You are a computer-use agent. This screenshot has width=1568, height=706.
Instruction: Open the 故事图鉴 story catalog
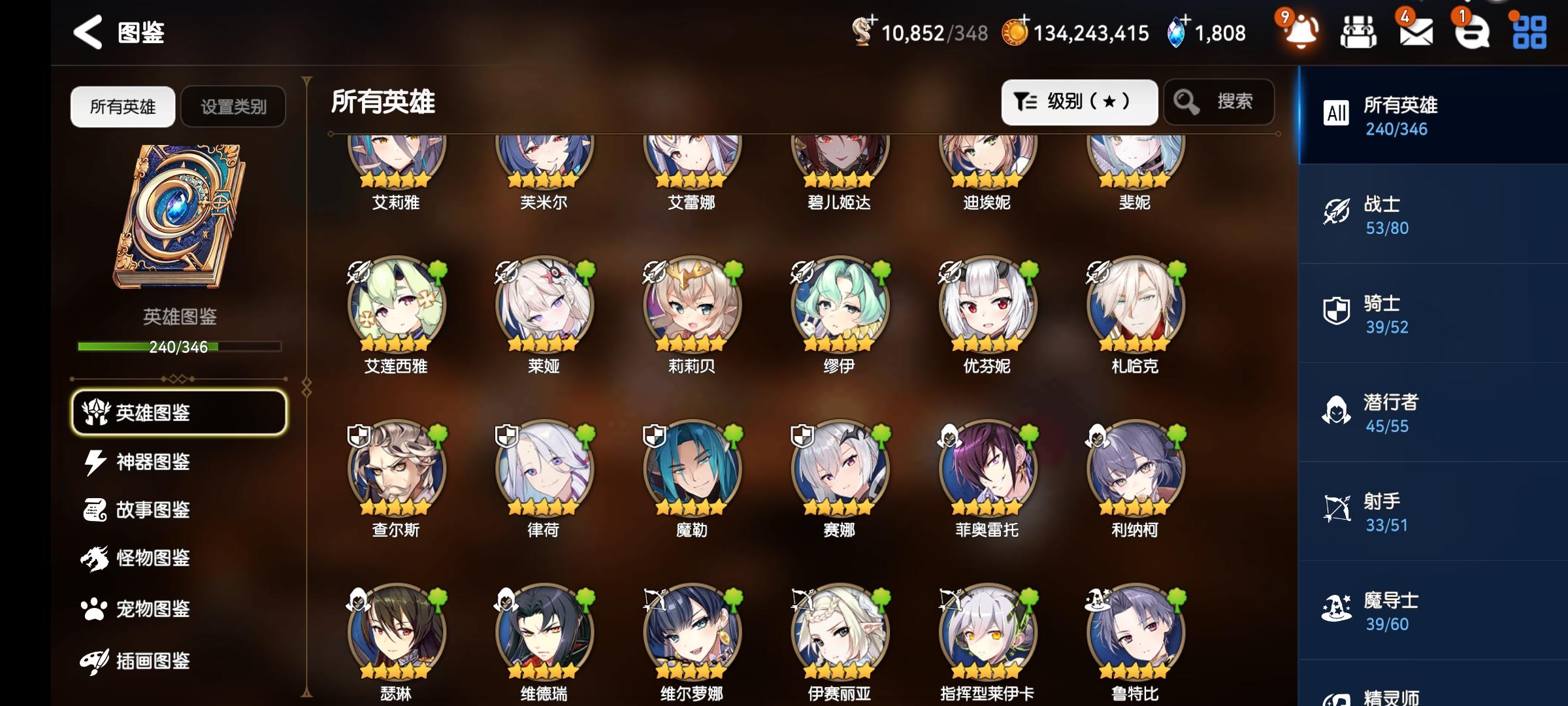(x=150, y=511)
